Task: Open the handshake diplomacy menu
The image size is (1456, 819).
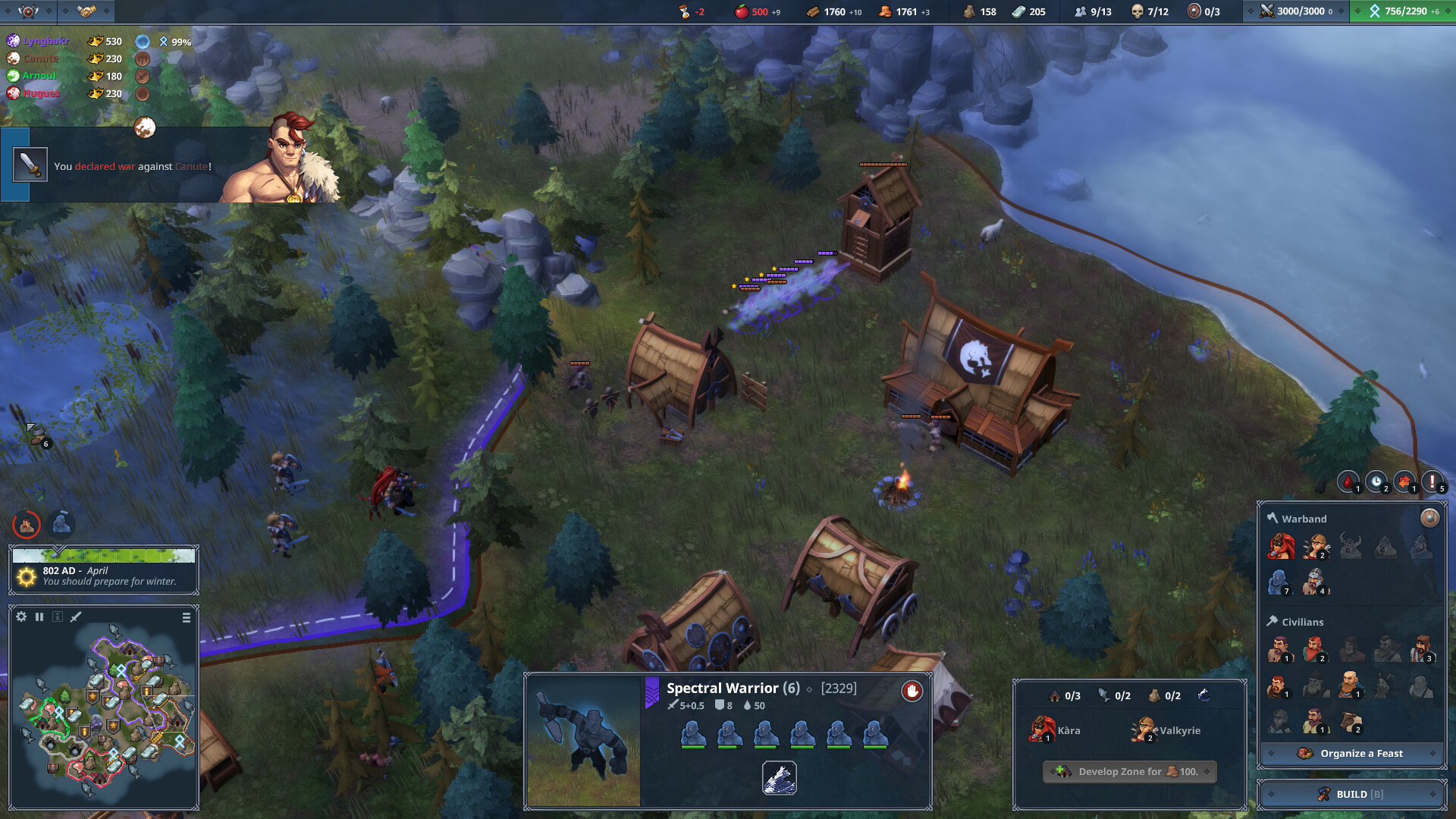Action: 86,11
